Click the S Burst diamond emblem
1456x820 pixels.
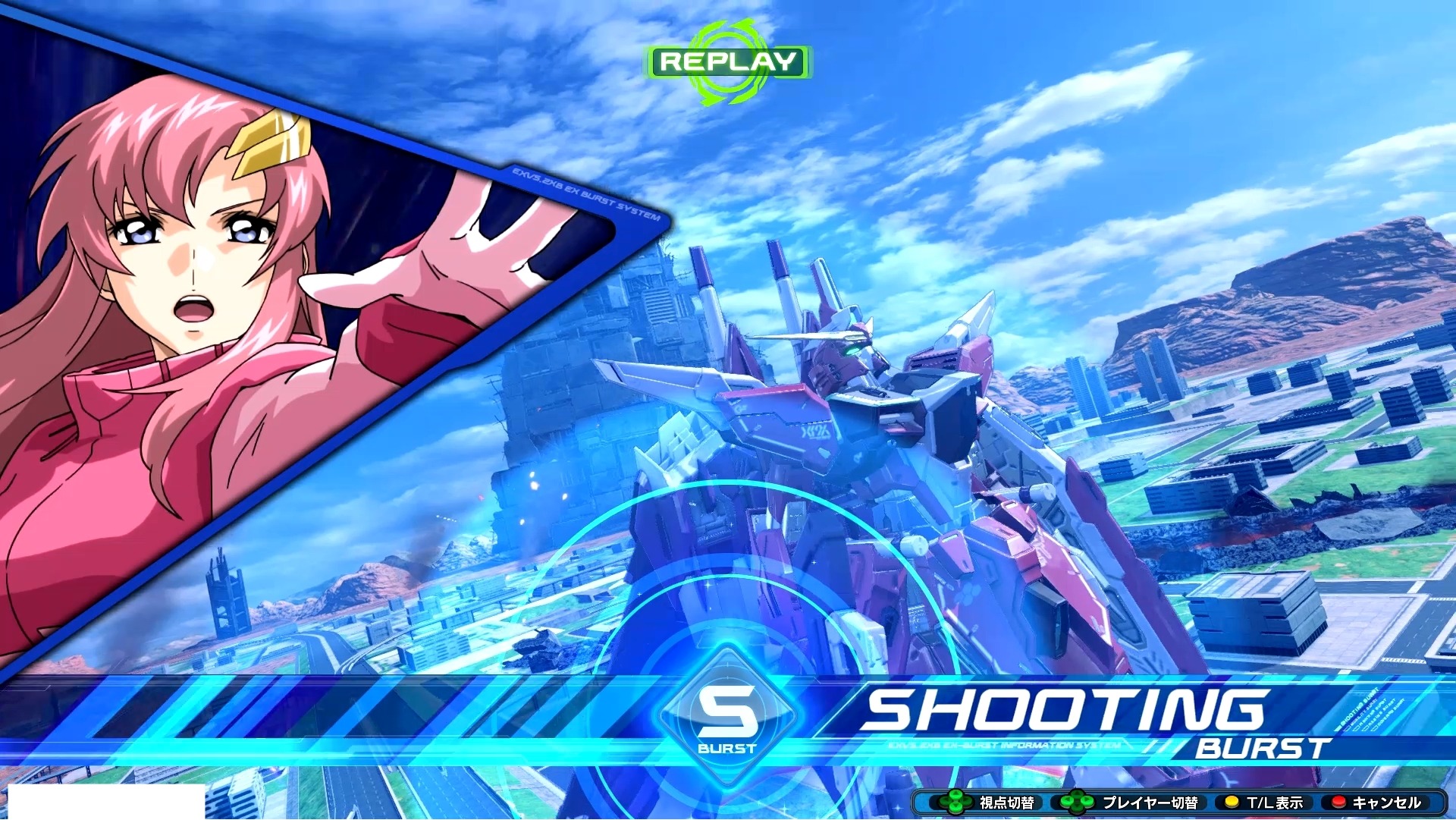pyautogui.click(x=730, y=716)
